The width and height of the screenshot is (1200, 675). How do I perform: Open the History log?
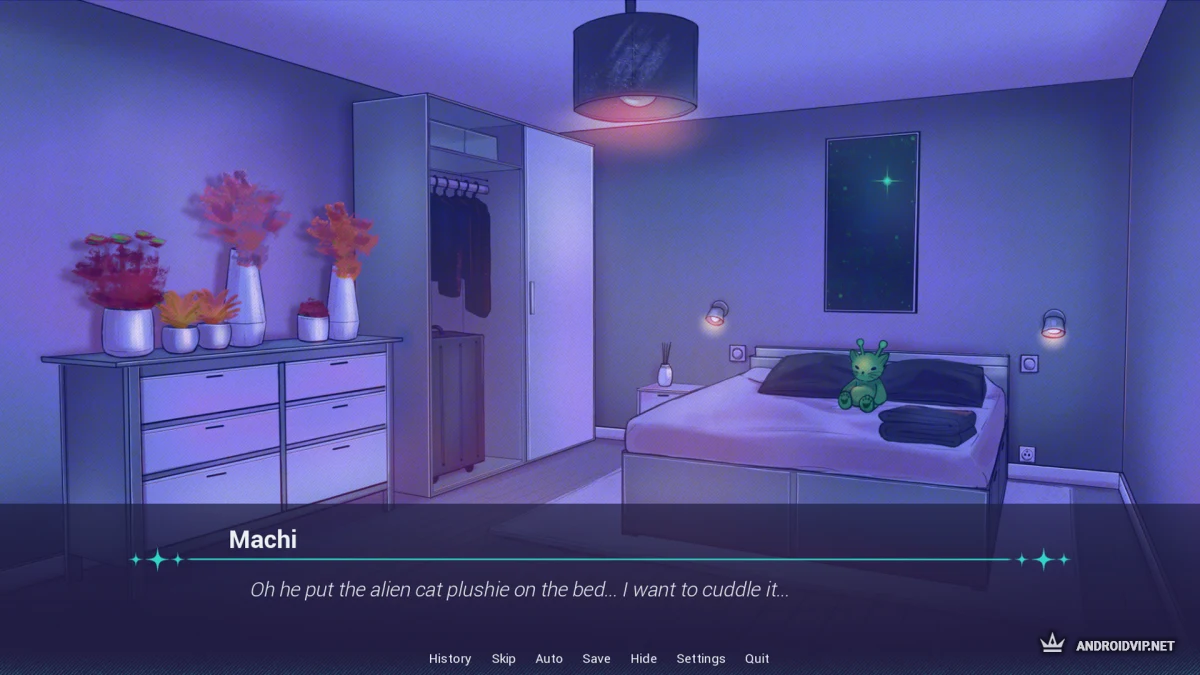(x=450, y=658)
